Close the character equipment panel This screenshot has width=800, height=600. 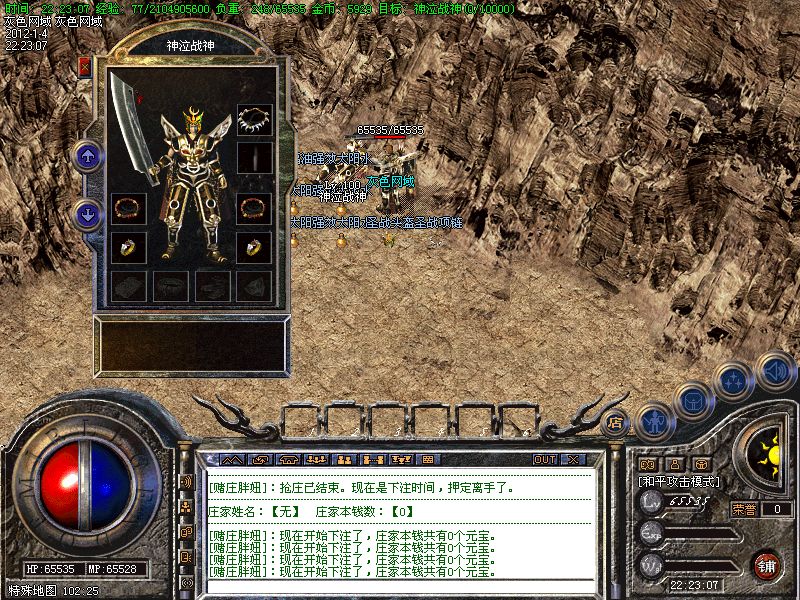(85, 68)
